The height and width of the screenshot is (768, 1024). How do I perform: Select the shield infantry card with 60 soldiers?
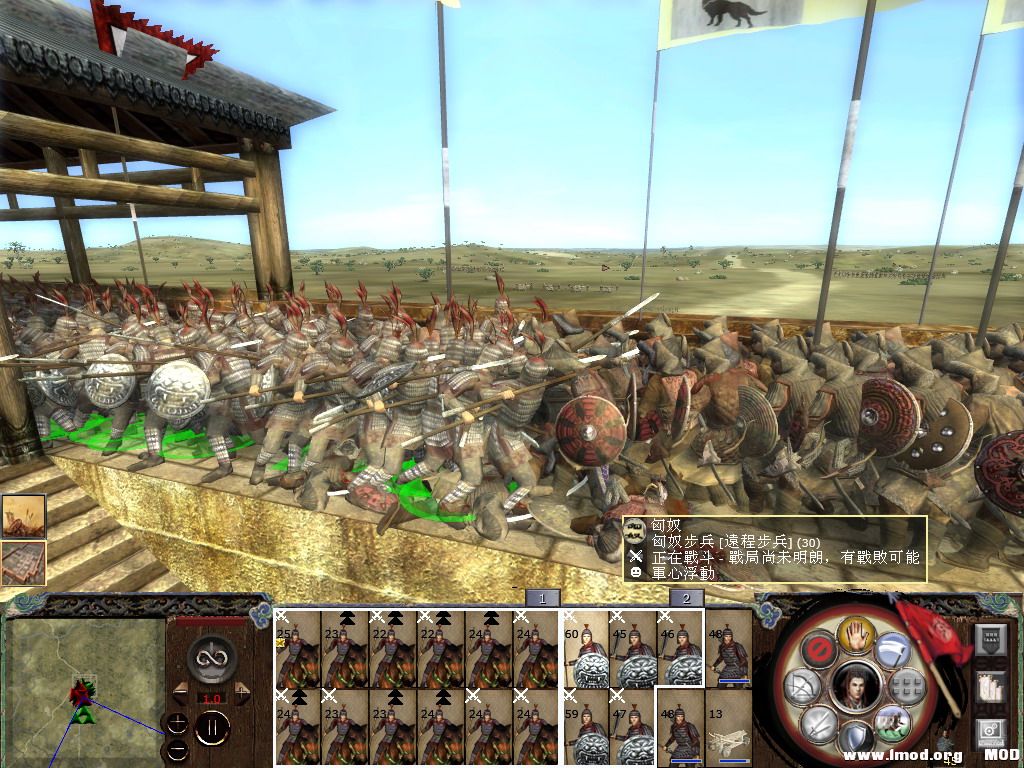coord(586,648)
